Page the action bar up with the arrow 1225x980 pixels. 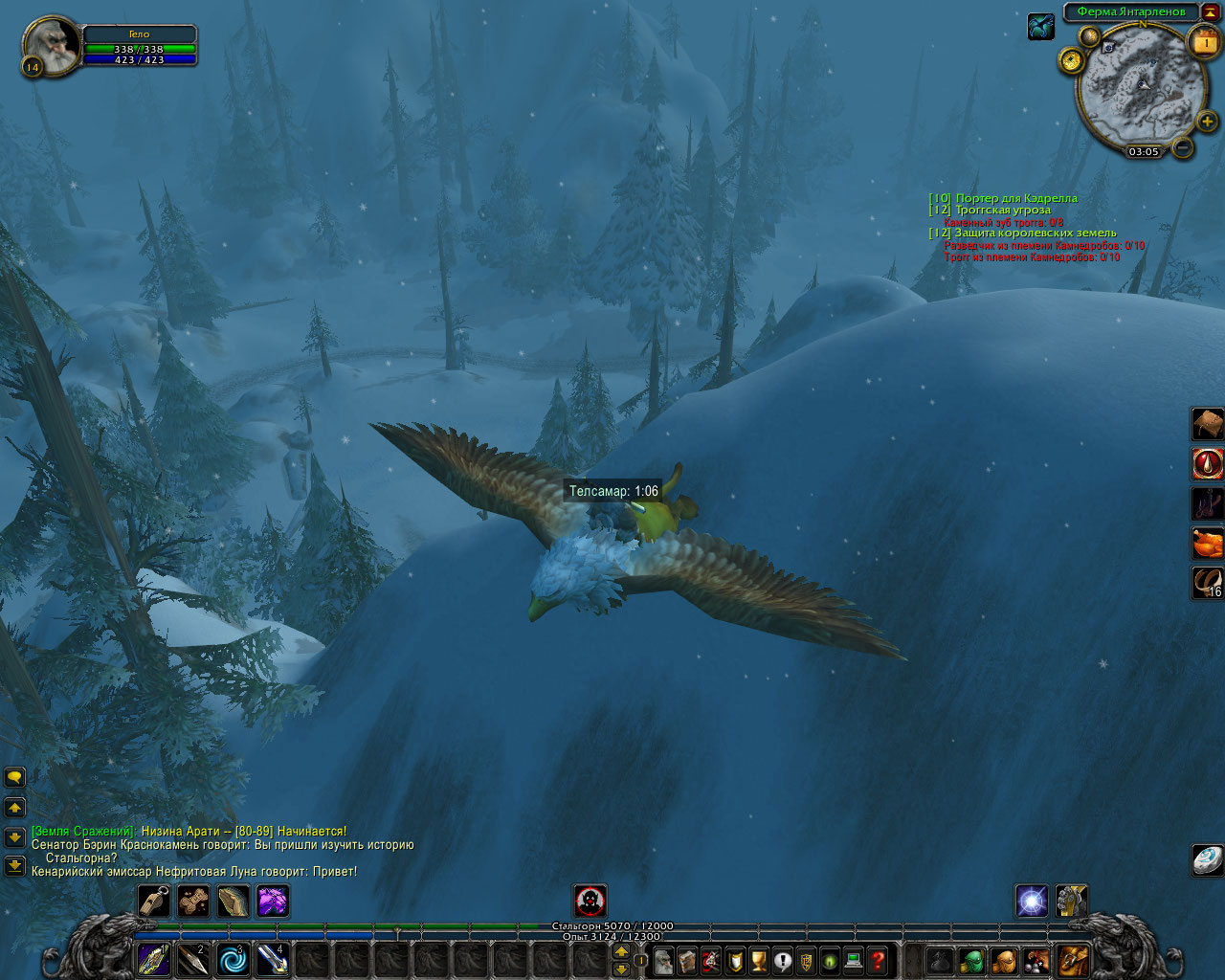[x=621, y=952]
